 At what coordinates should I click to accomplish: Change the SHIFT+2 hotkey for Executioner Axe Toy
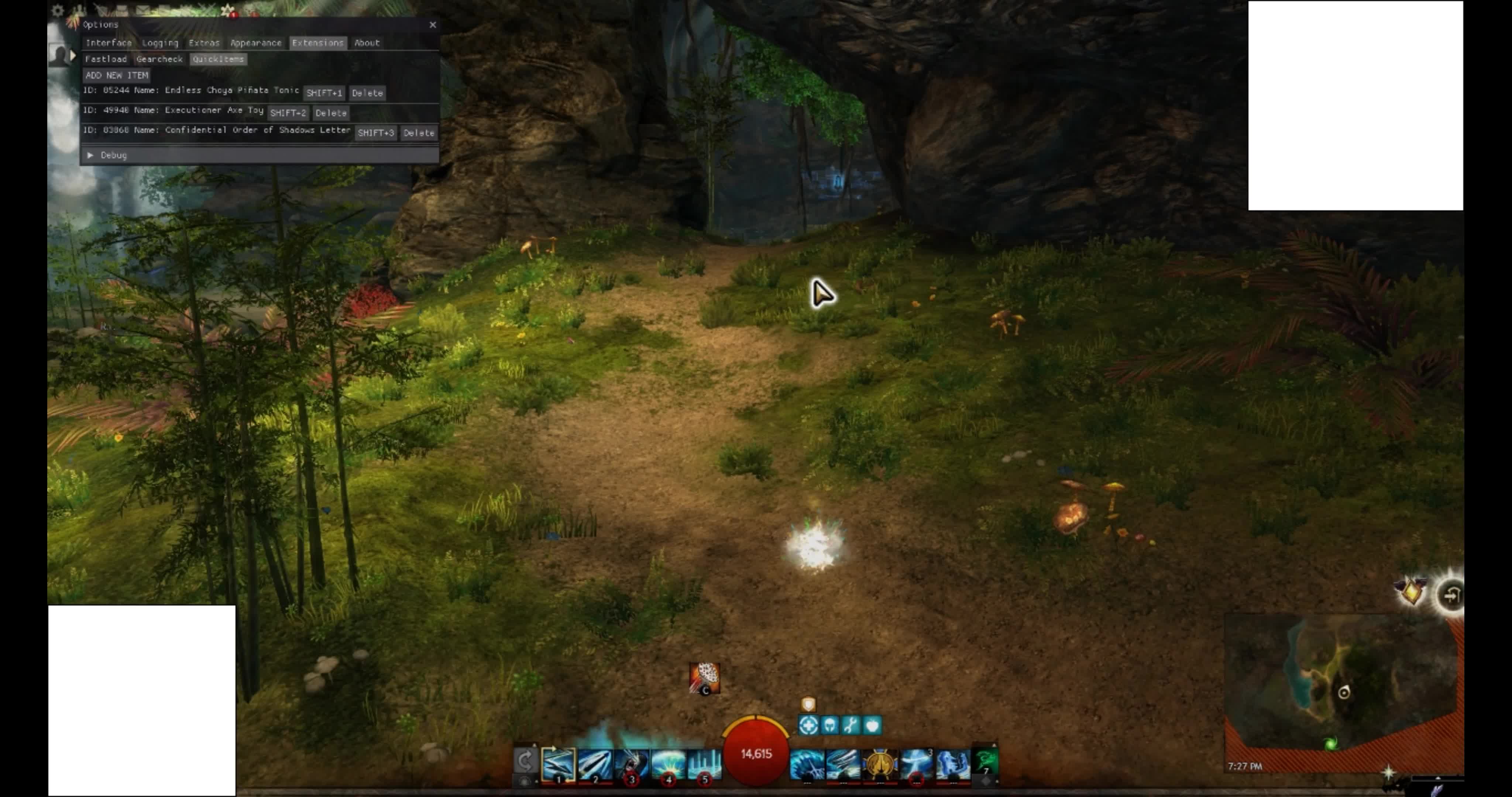[288, 113]
